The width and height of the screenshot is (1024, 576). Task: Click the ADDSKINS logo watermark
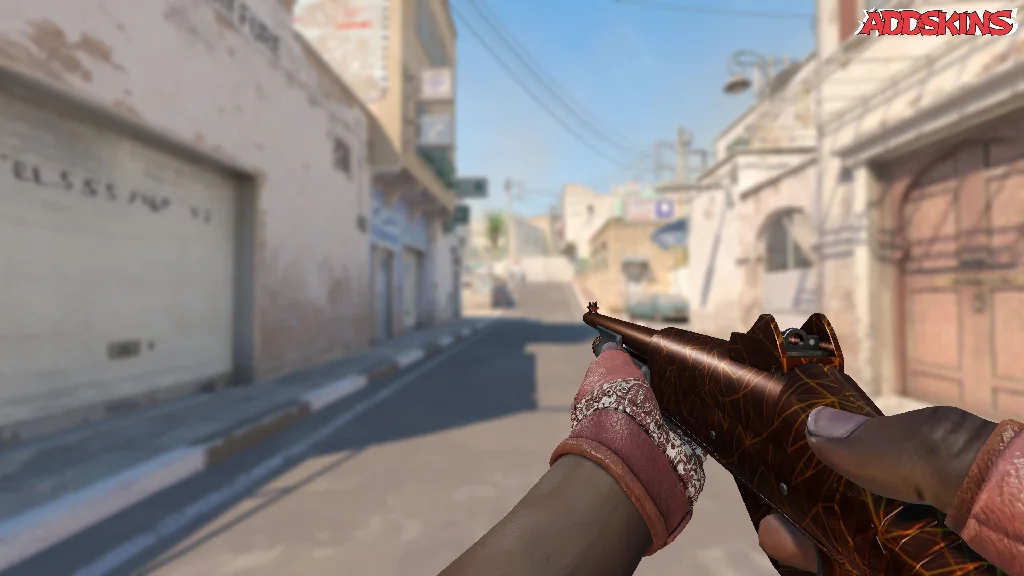point(937,22)
